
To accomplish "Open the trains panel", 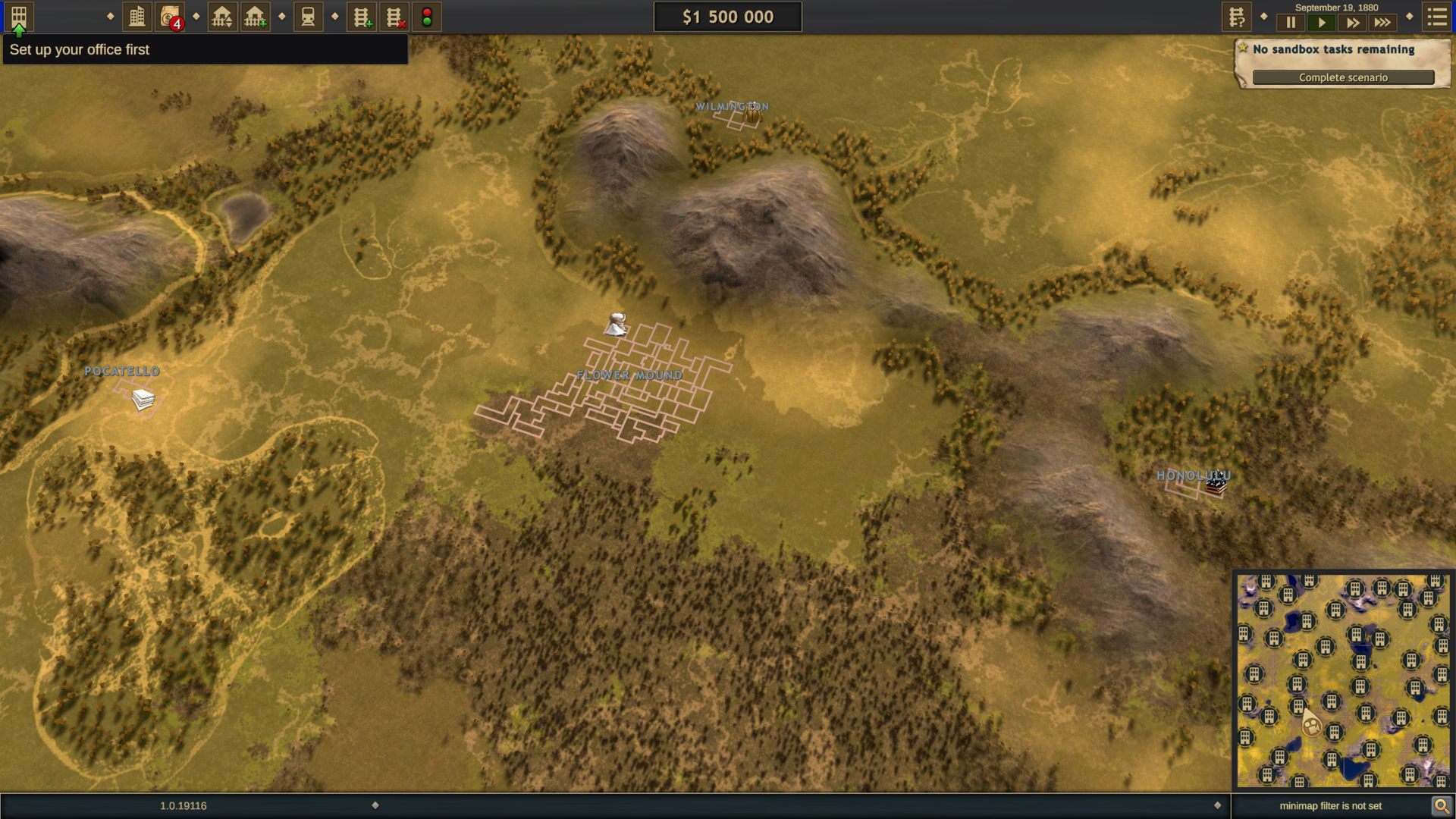I will pos(308,17).
